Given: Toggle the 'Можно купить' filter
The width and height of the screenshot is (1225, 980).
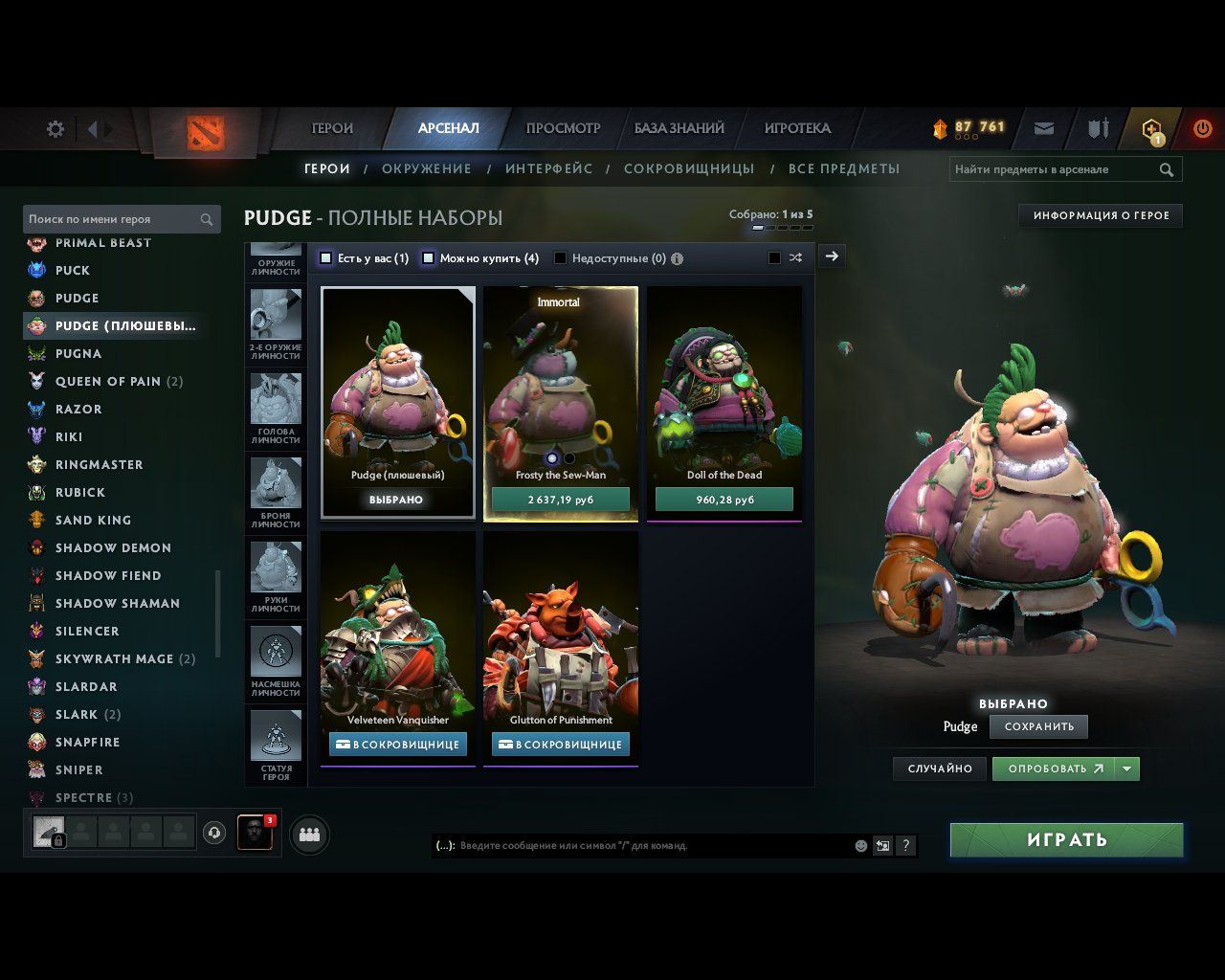Looking at the screenshot, I should [x=429, y=258].
